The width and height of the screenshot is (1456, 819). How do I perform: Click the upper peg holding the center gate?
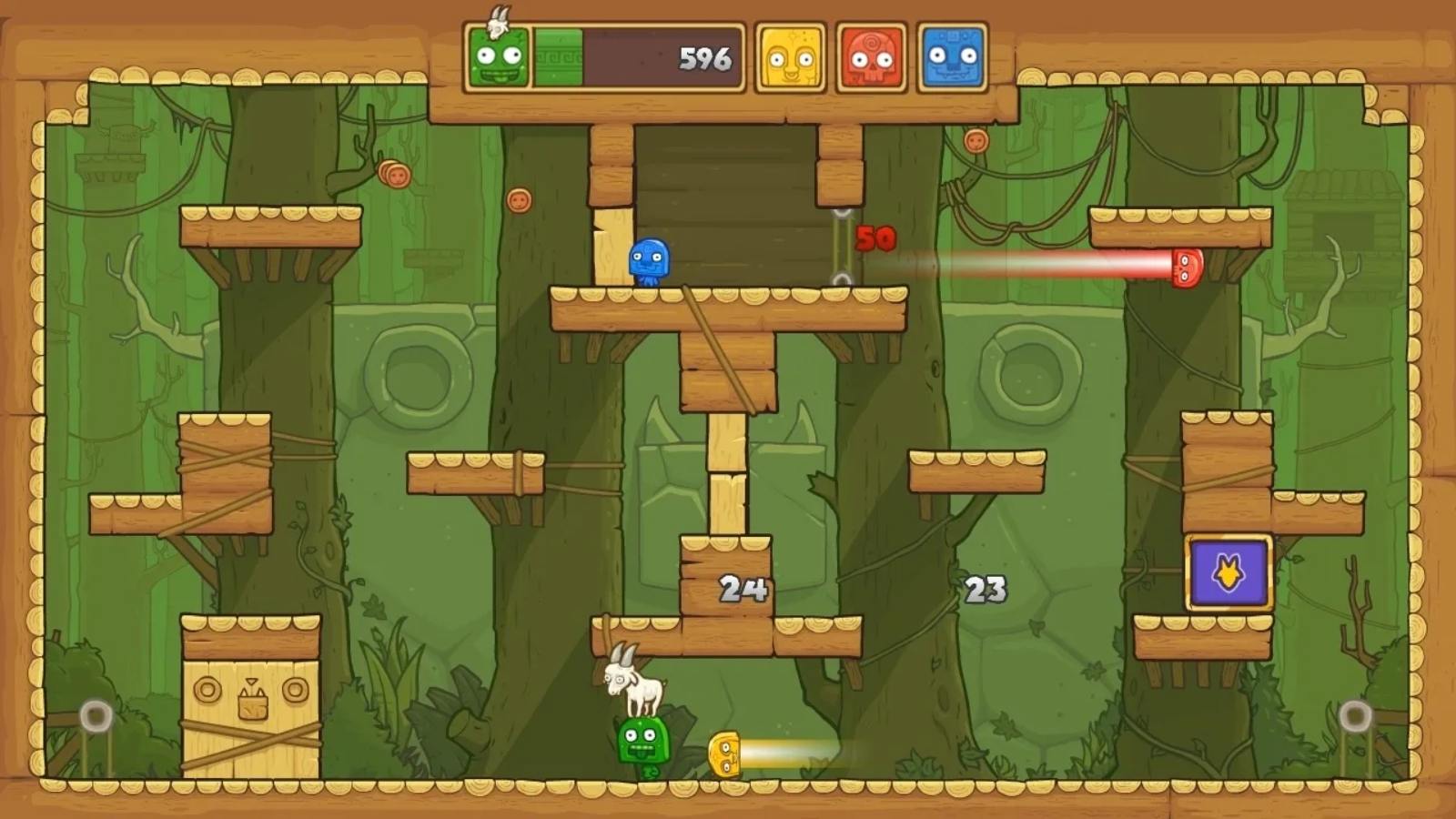pos(842,214)
